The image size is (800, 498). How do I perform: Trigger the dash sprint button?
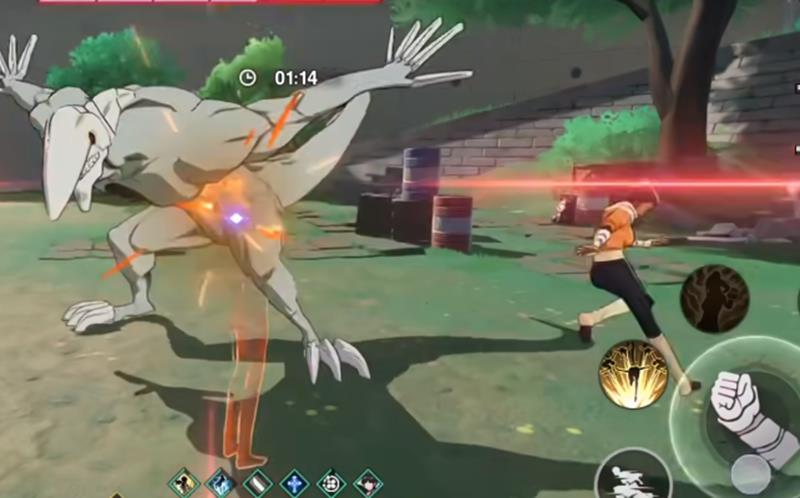[x=632, y=480]
